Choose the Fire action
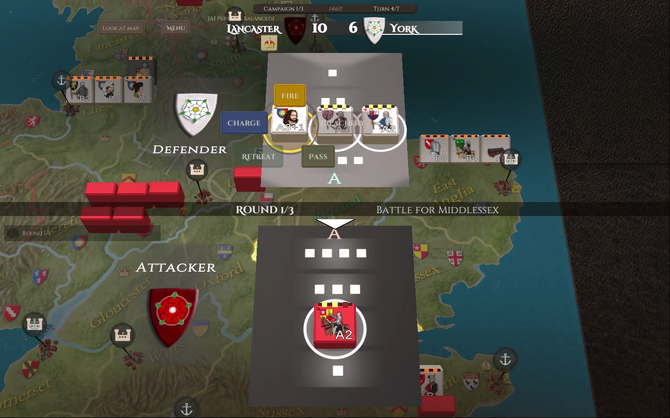 pyautogui.click(x=290, y=95)
